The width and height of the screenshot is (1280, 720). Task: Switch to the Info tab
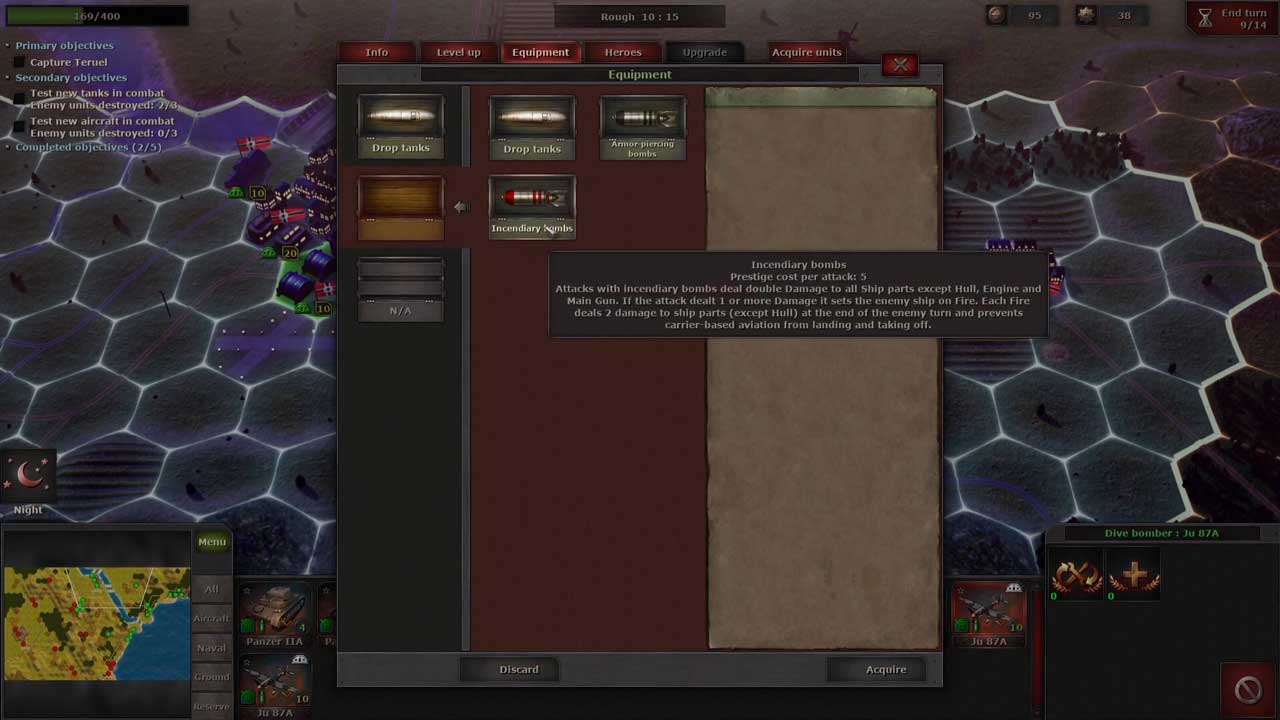point(377,52)
